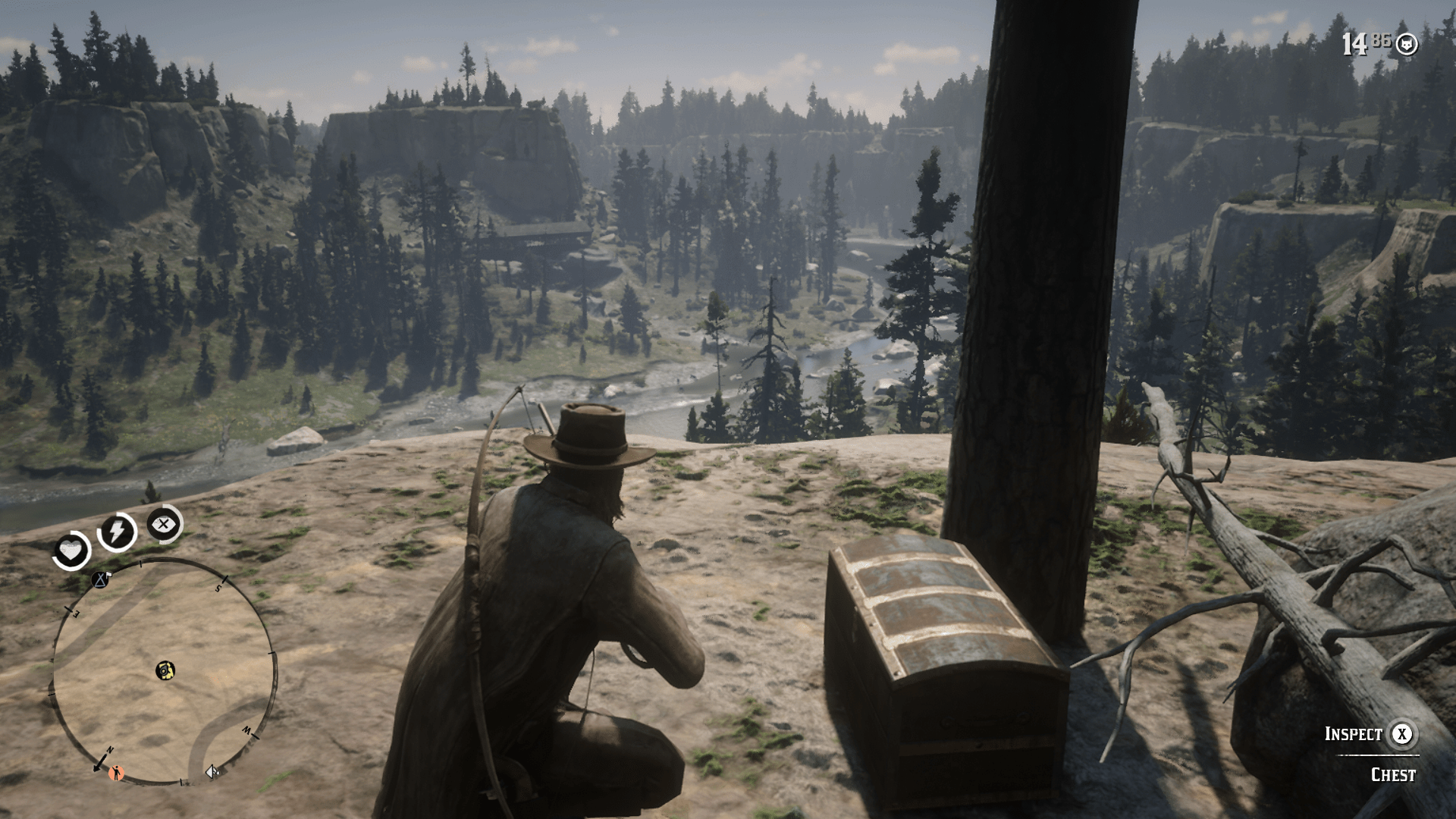Click the S compass marker on minimap
1456x819 pixels.
coord(218,588)
